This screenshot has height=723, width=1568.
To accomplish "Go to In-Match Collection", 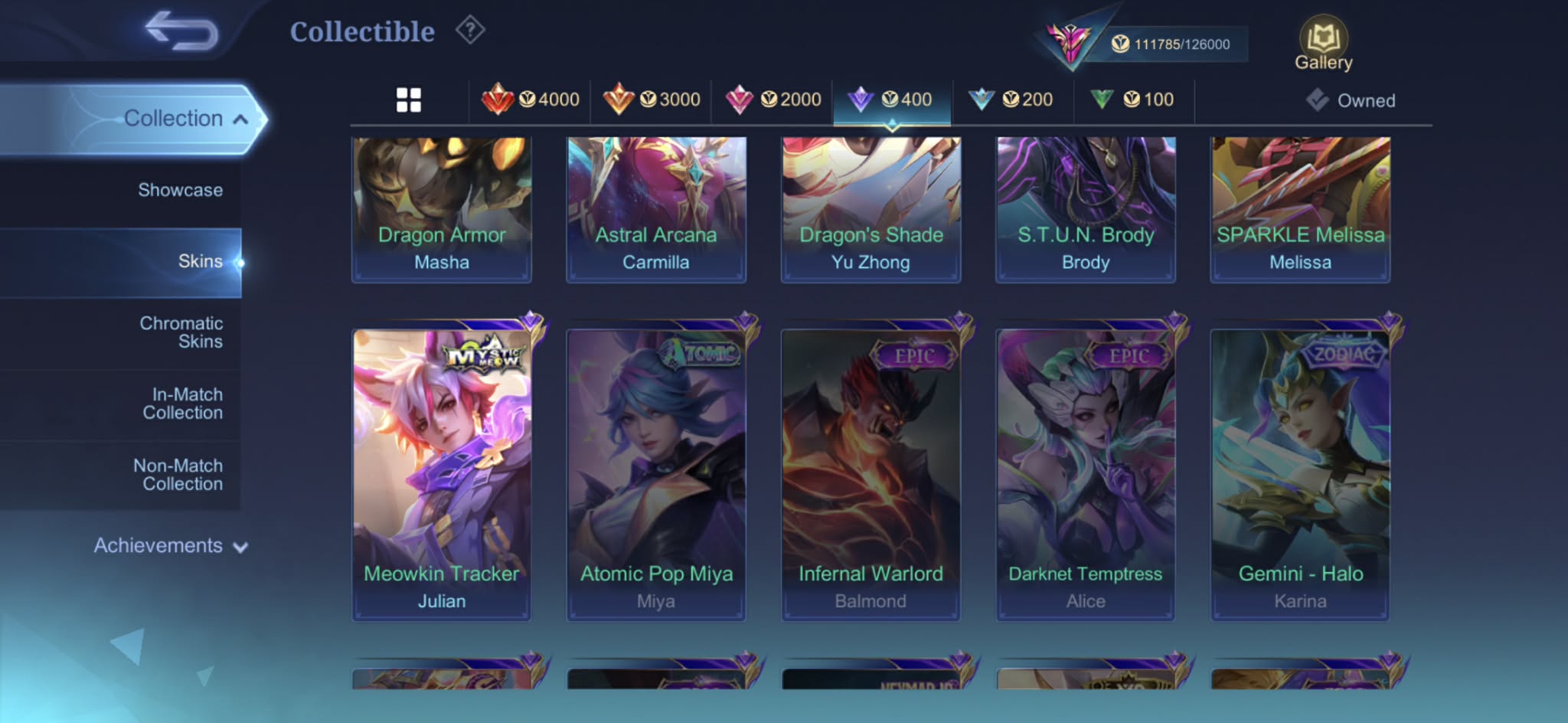I will 183,404.
